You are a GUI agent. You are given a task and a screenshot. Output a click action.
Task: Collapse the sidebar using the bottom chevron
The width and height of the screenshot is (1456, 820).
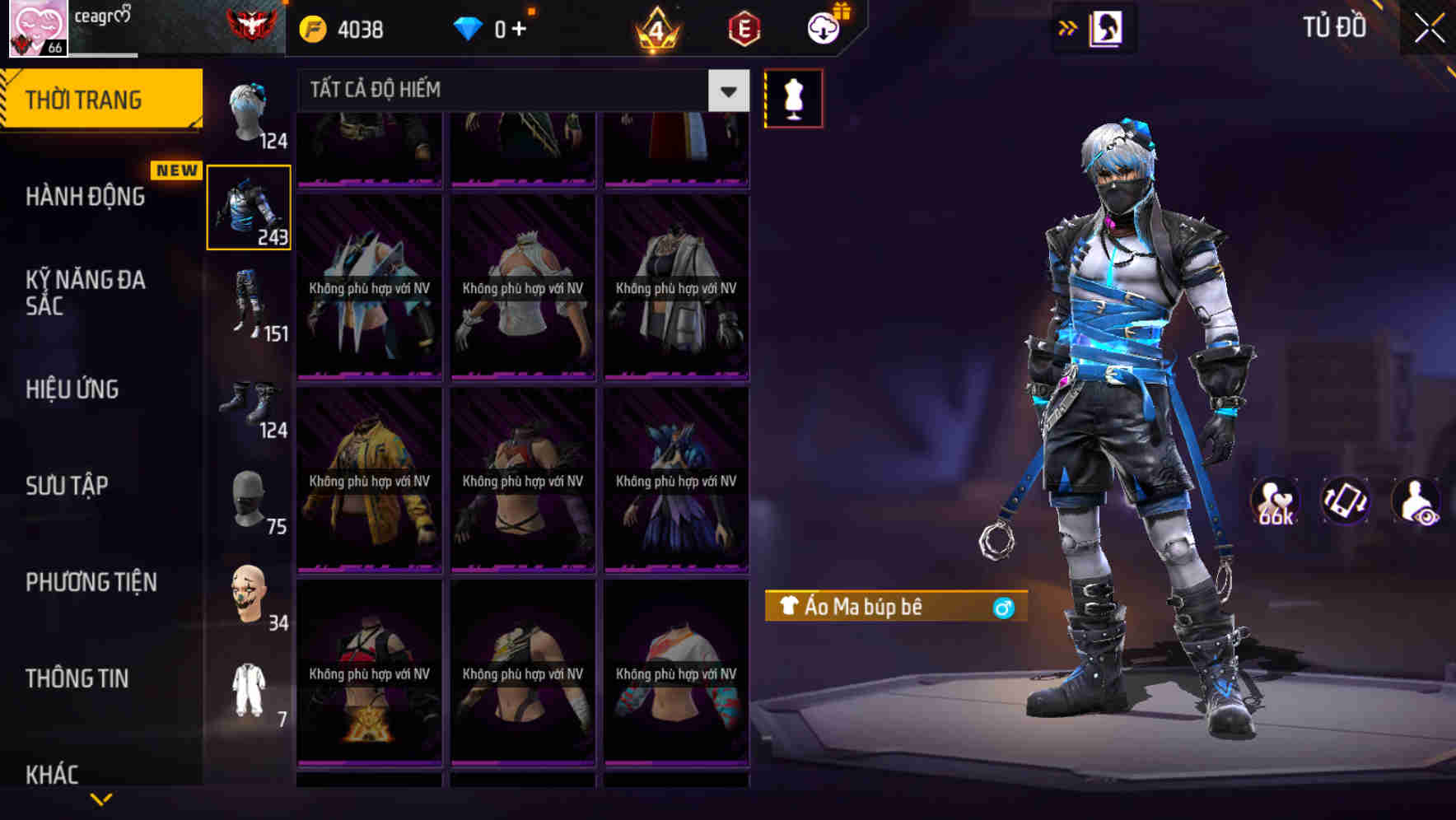pos(101,797)
